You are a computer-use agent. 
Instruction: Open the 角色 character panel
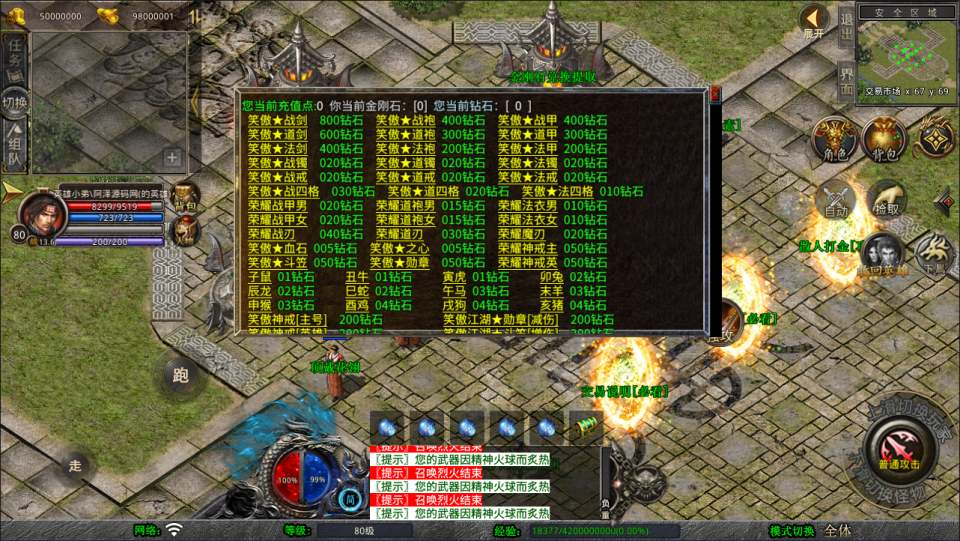[831, 139]
